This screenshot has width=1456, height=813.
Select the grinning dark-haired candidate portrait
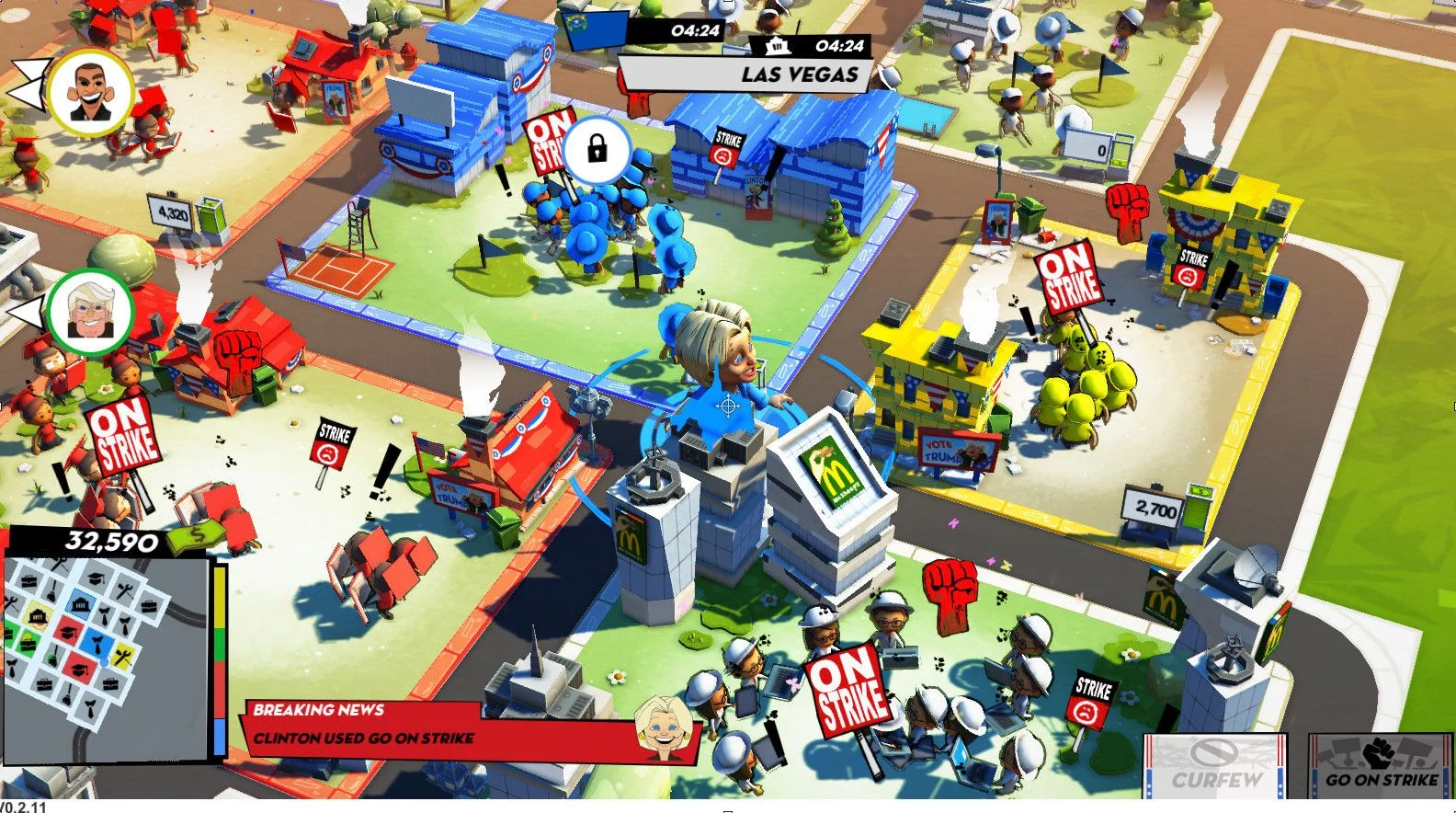[91, 93]
